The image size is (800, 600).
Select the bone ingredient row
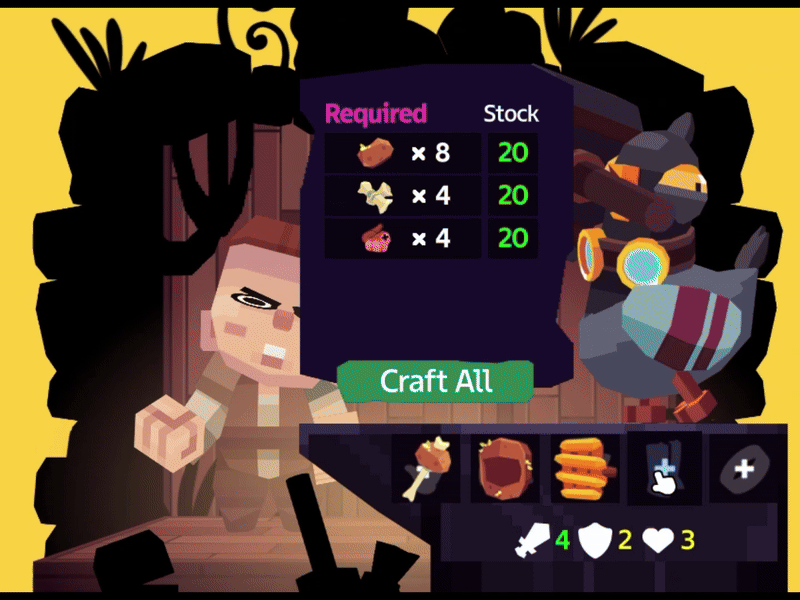point(402,196)
